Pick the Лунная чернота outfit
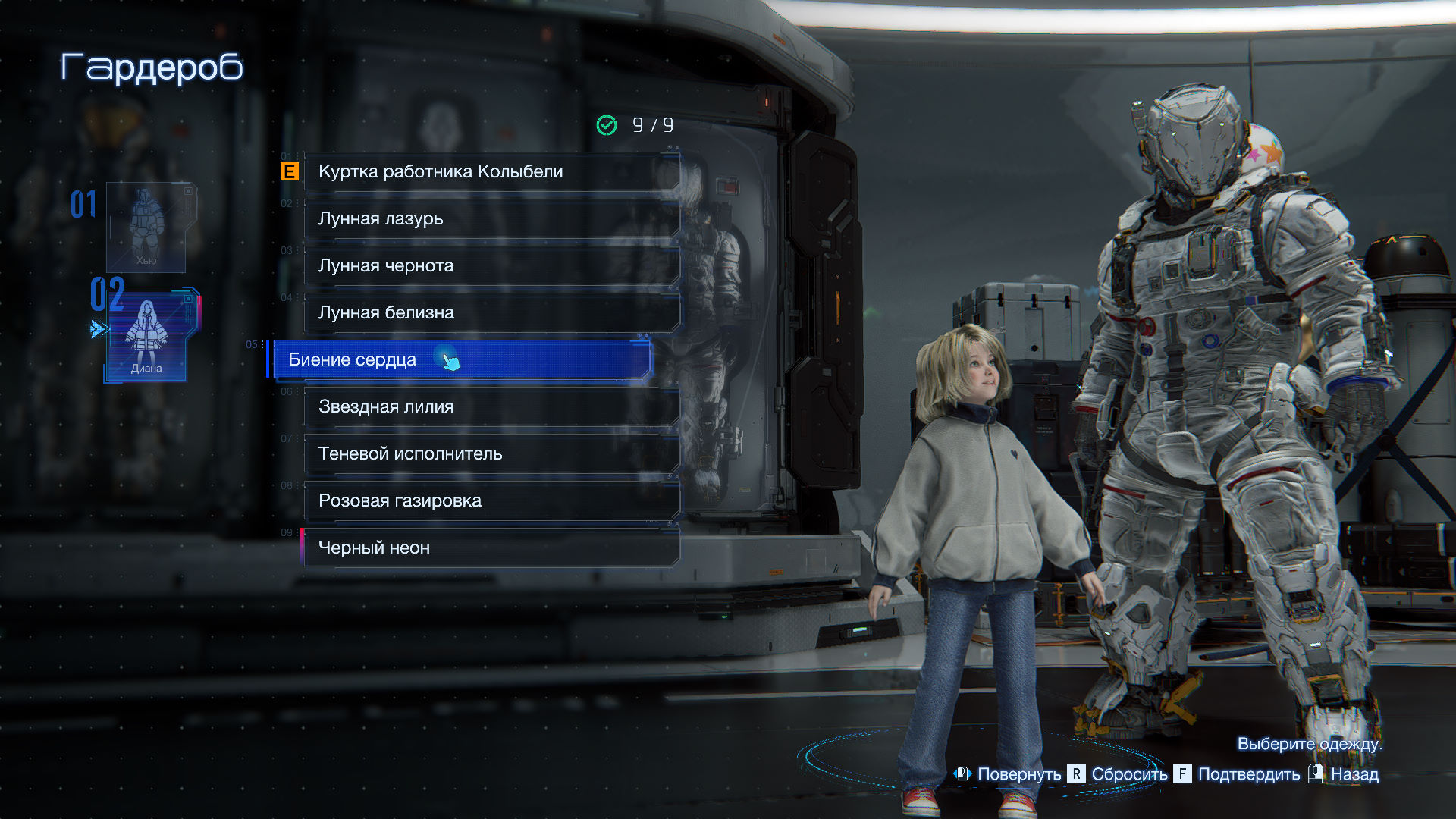Viewport: 1456px width, 819px height. point(491,265)
